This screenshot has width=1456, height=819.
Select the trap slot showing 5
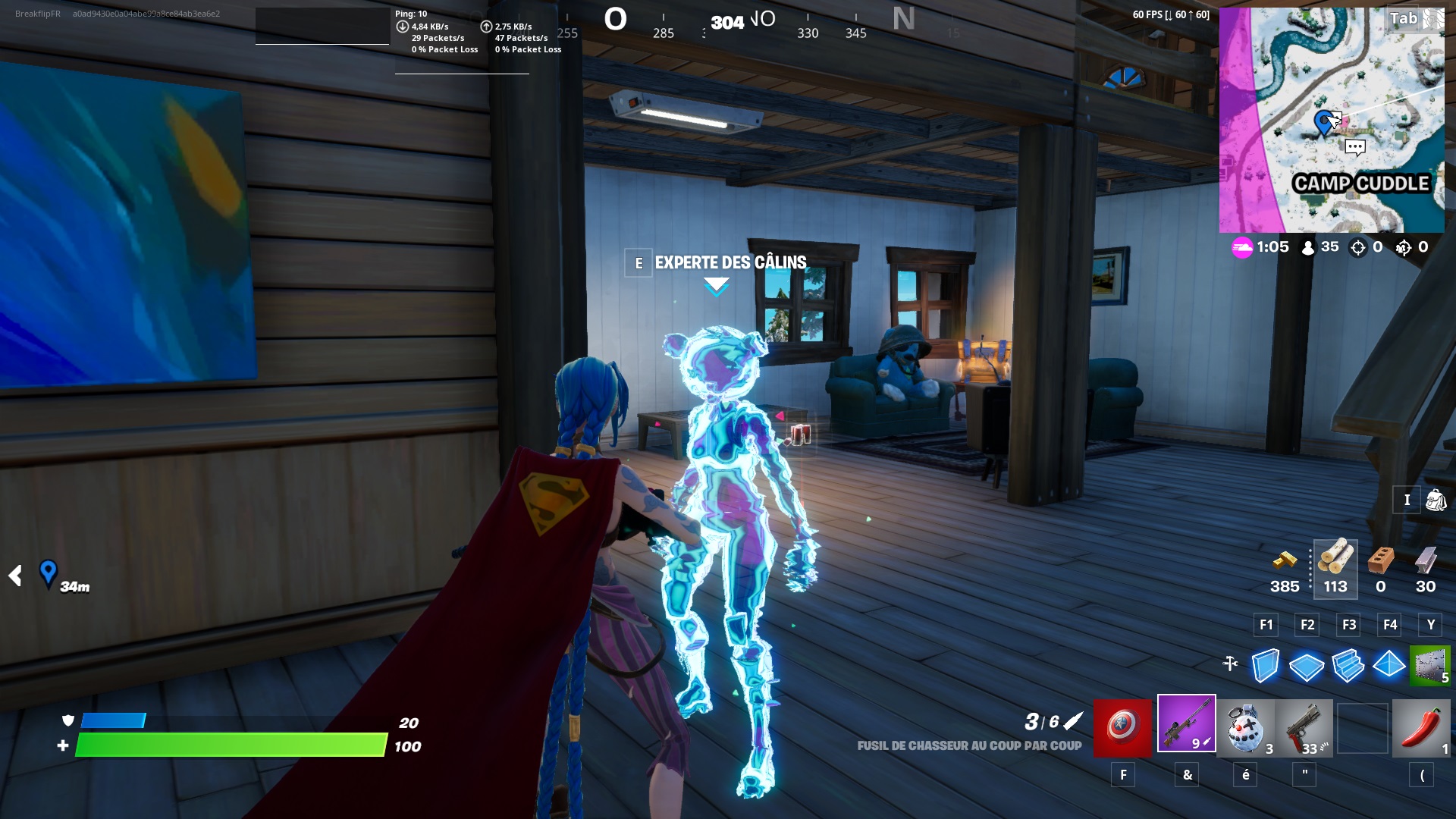click(1430, 666)
